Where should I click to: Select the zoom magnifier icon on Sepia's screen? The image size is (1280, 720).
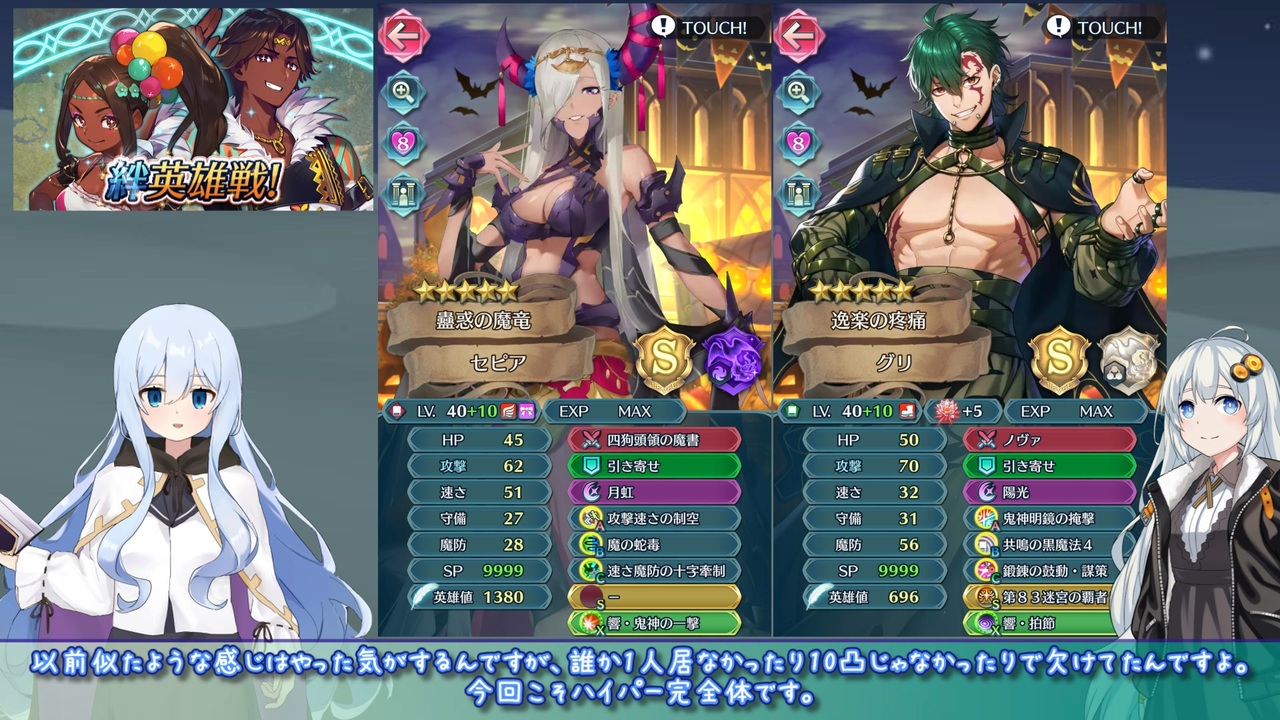(404, 93)
